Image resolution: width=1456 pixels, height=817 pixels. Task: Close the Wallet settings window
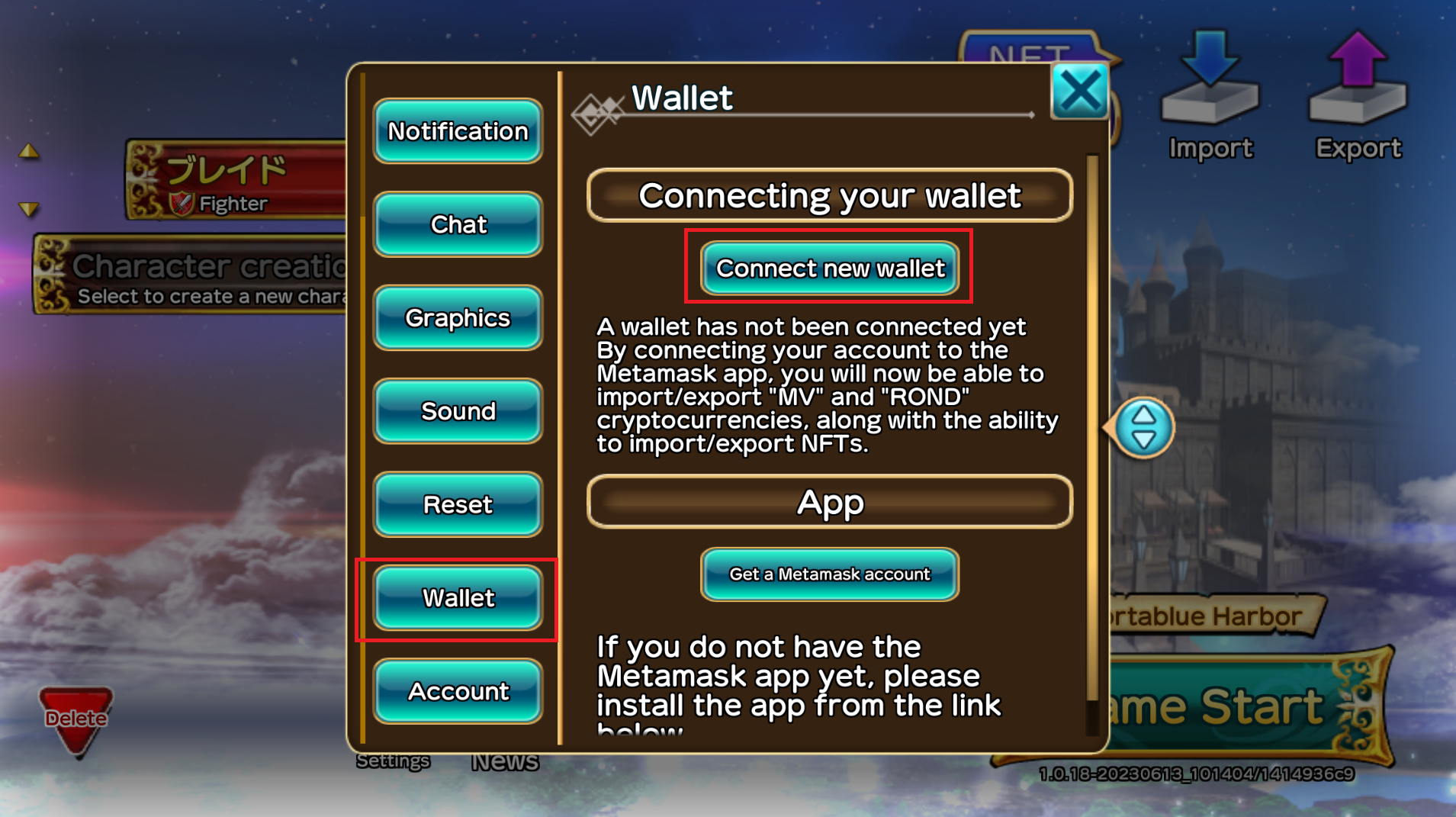[x=1079, y=92]
